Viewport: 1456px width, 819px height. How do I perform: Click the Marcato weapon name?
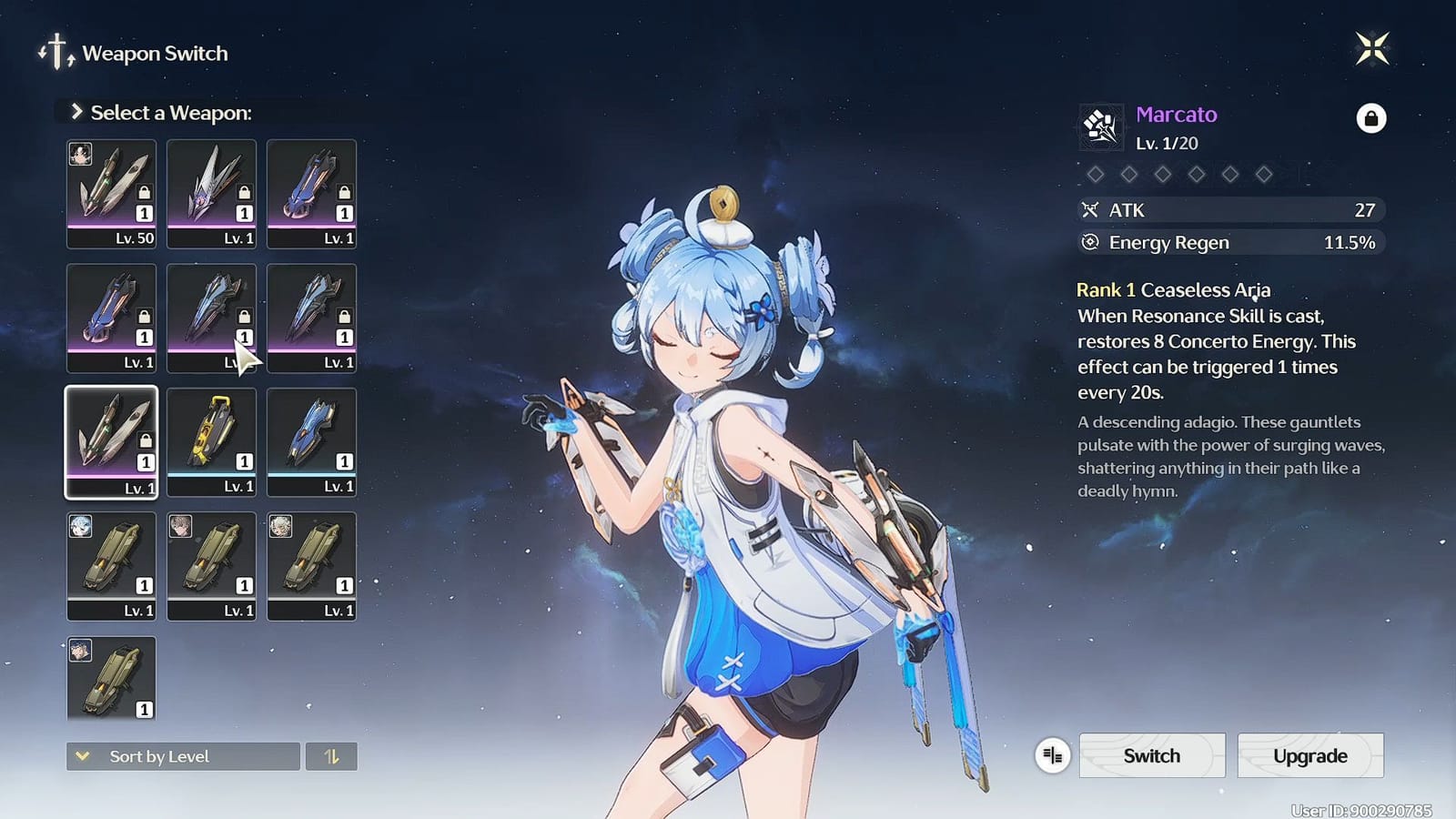[1177, 115]
